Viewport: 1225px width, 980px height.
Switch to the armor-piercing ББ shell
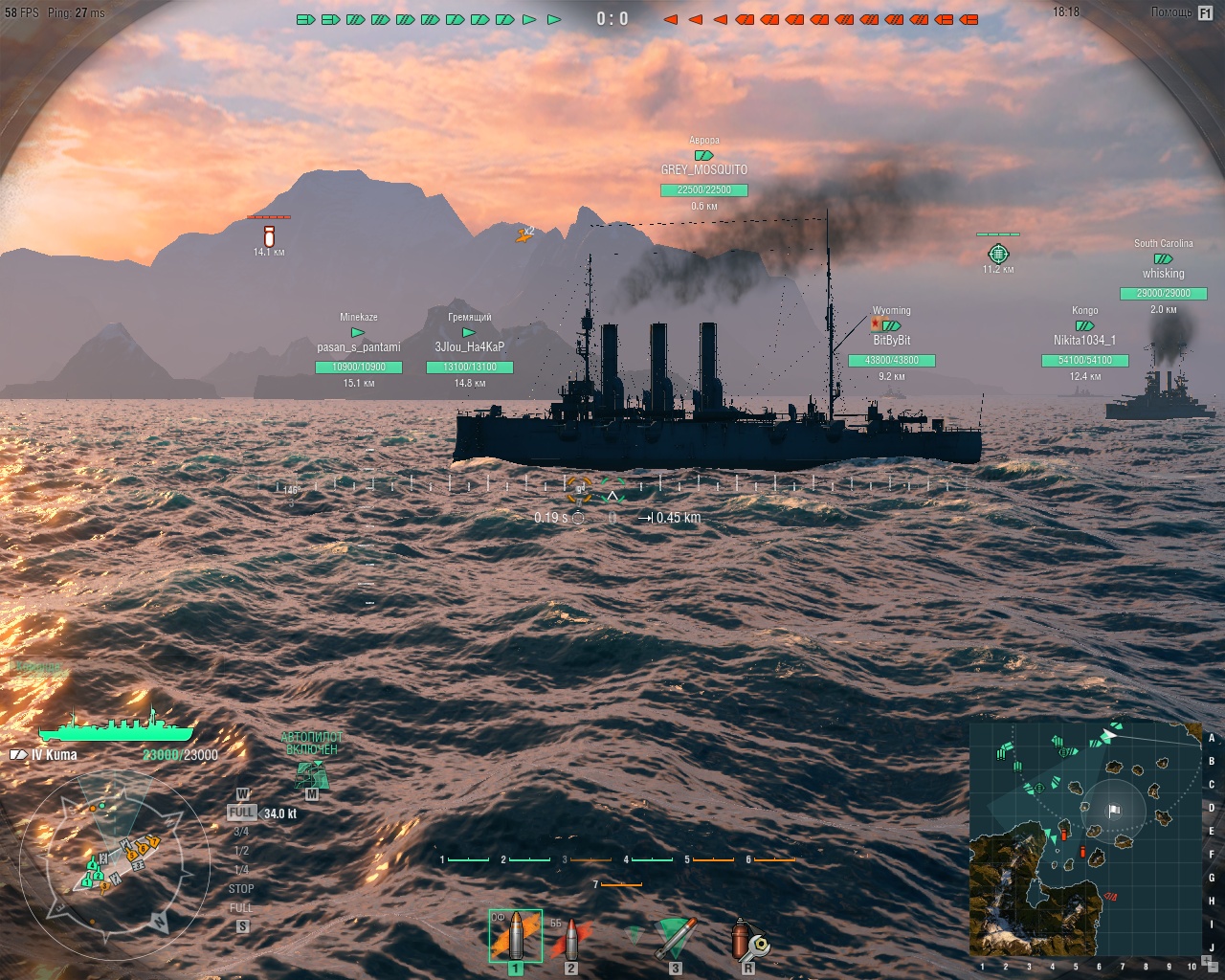click(571, 939)
